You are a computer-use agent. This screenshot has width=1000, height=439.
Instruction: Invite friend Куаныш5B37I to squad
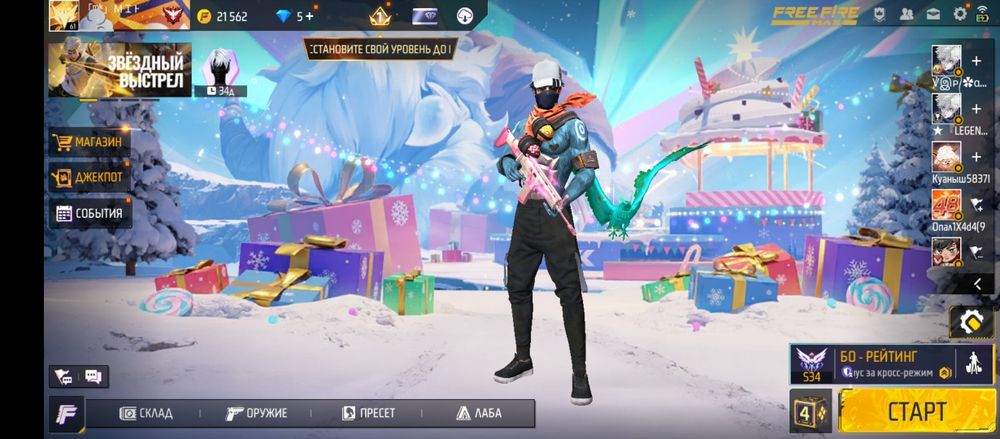(x=976, y=158)
